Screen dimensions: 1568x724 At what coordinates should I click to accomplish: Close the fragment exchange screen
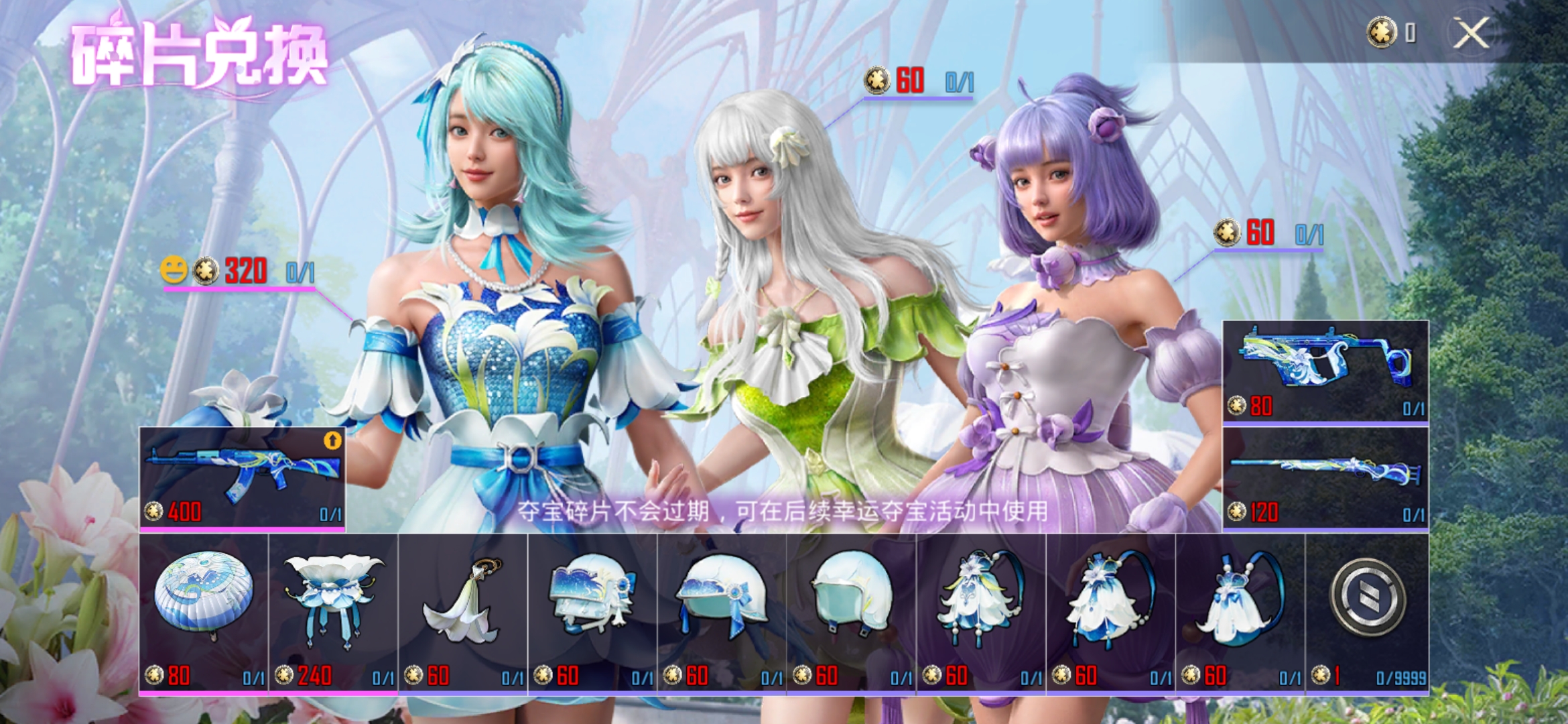[1471, 33]
